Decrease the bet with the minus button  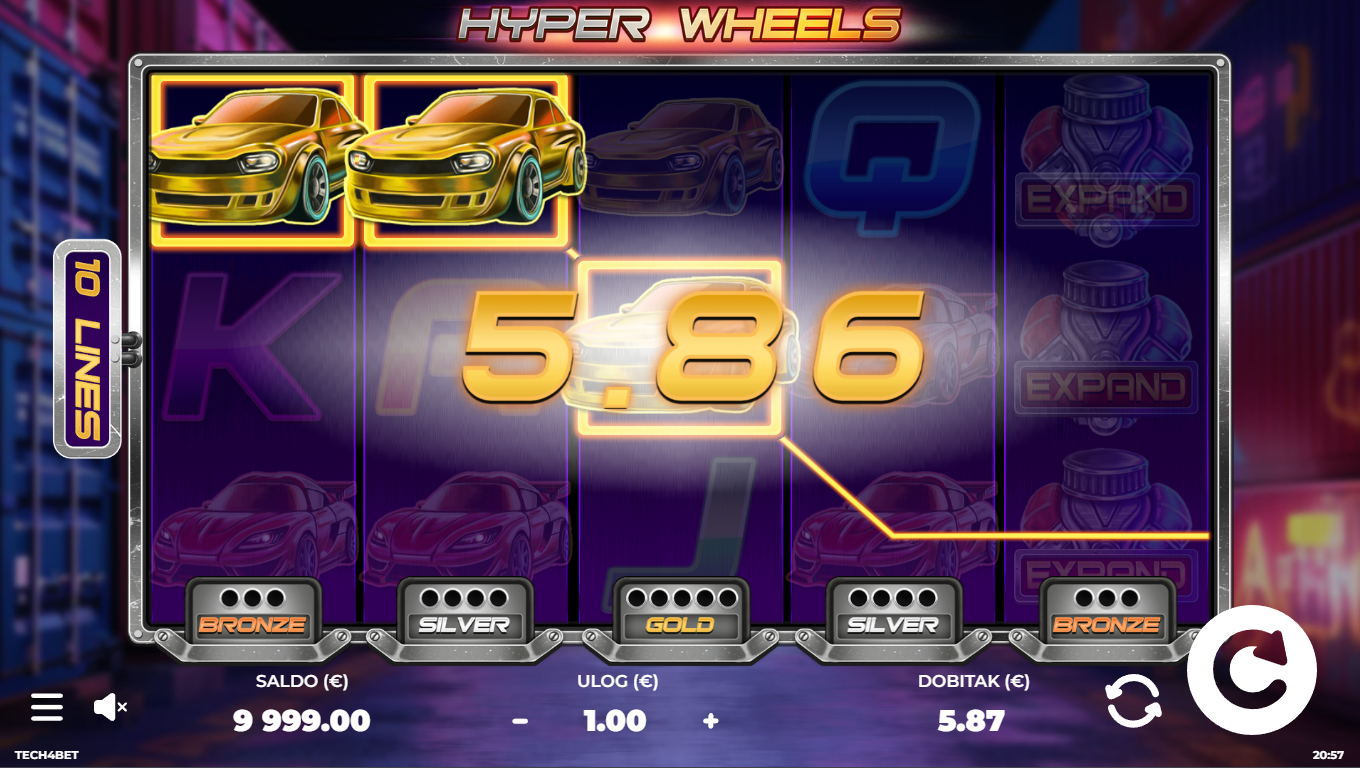point(520,721)
